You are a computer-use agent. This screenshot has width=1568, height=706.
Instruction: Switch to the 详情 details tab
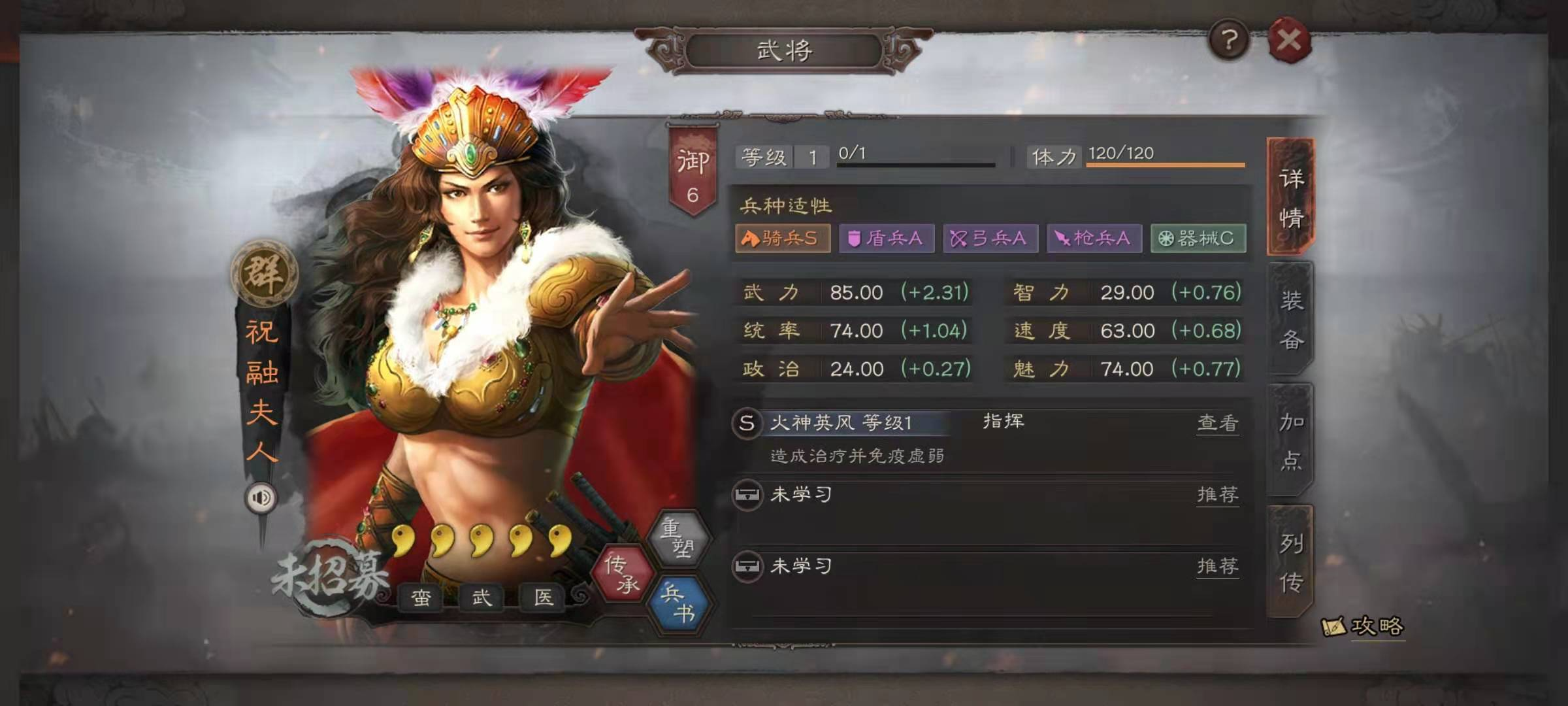click(x=1290, y=197)
